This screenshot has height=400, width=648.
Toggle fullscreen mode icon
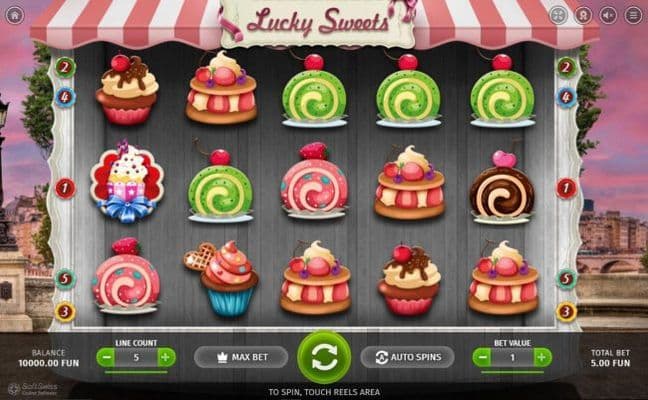[x=558, y=15]
